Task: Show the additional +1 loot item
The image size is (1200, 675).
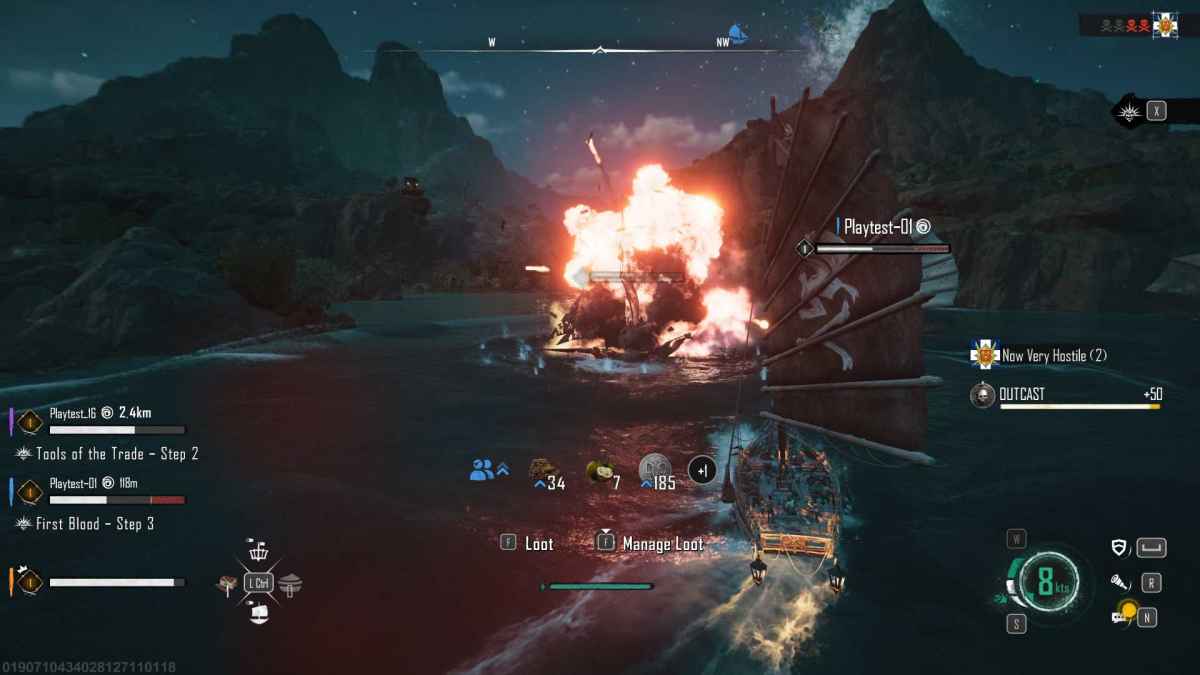Action: [702, 470]
